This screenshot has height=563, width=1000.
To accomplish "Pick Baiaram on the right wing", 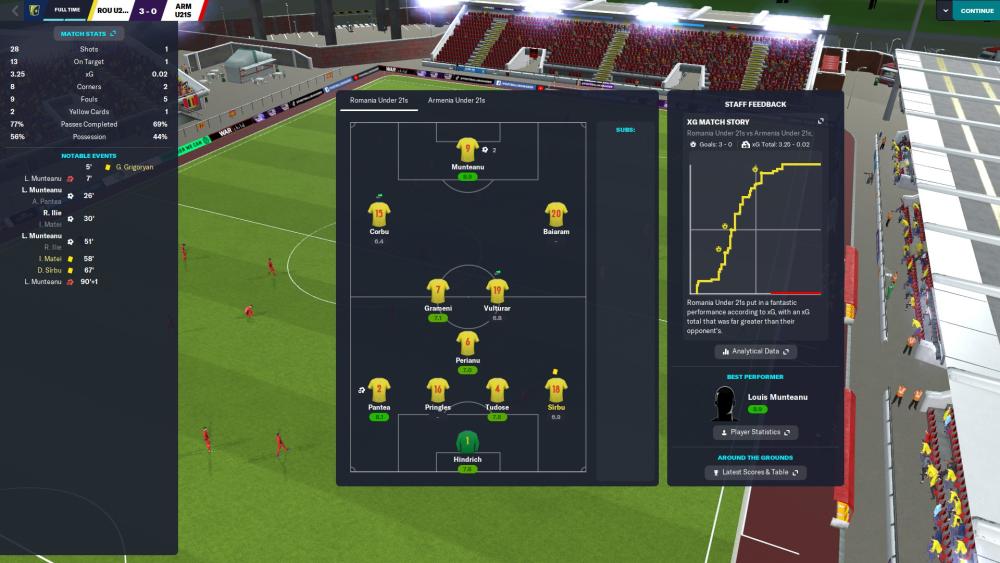I will (x=556, y=214).
